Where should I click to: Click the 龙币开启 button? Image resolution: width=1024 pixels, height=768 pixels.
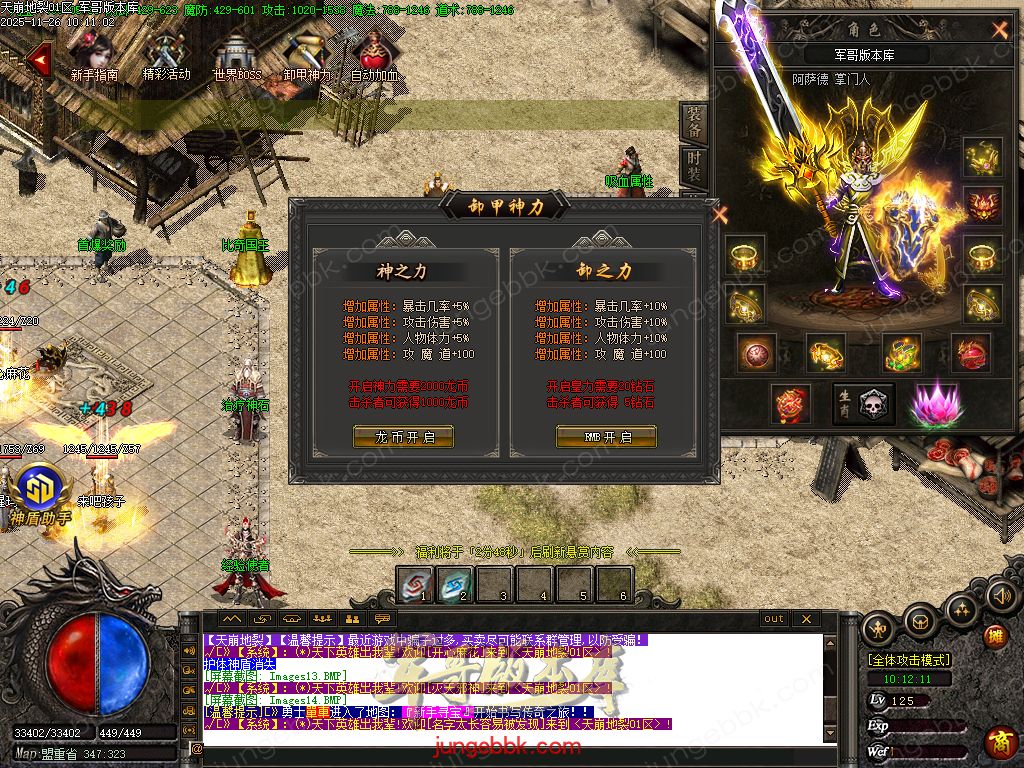coord(403,437)
